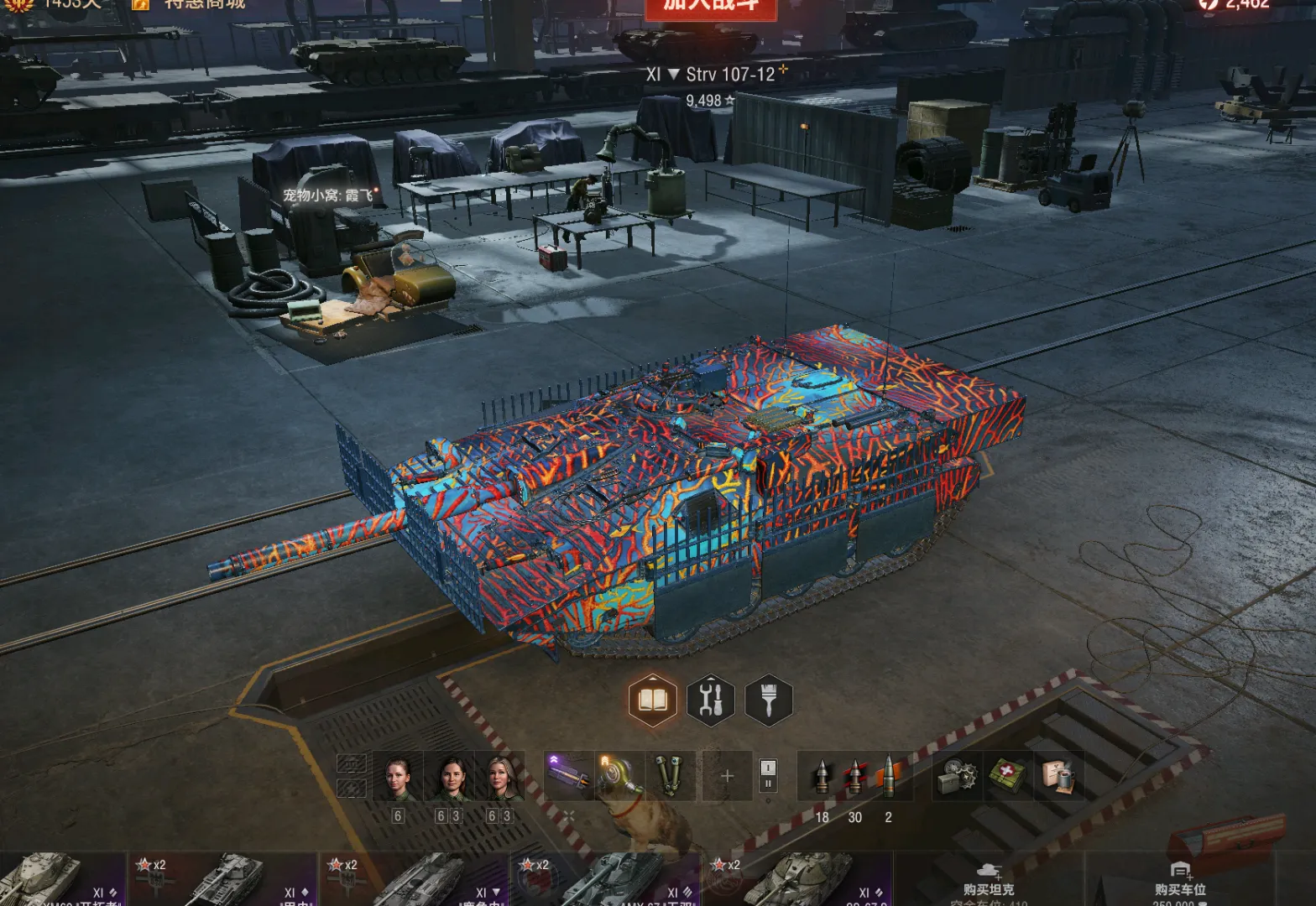The height and width of the screenshot is (906, 1316).
Task: Click the turbocharger equipment slot
Action: click(619, 774)
